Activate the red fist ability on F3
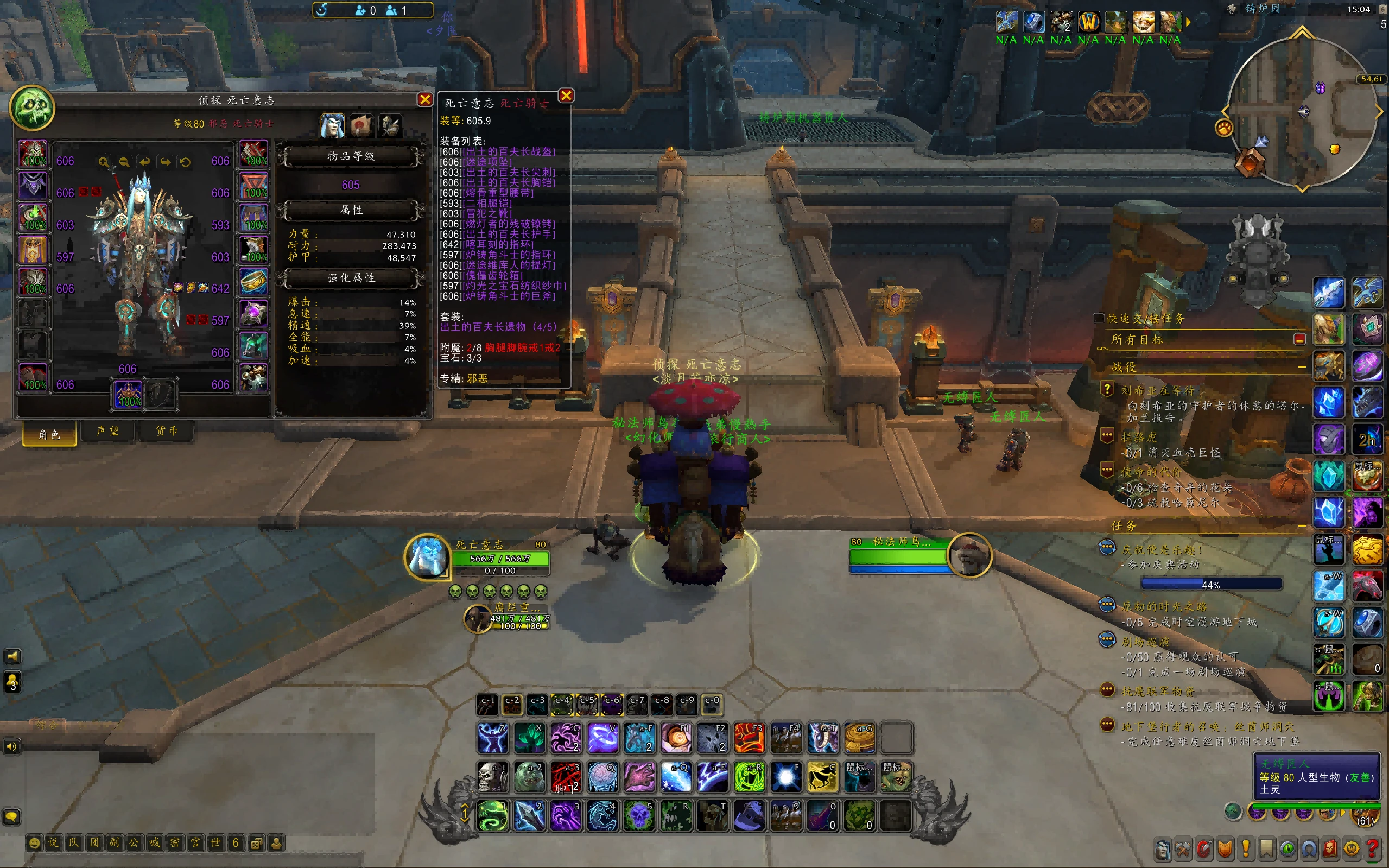Viewport: 1389px width, 868px height. pos(750,737)
